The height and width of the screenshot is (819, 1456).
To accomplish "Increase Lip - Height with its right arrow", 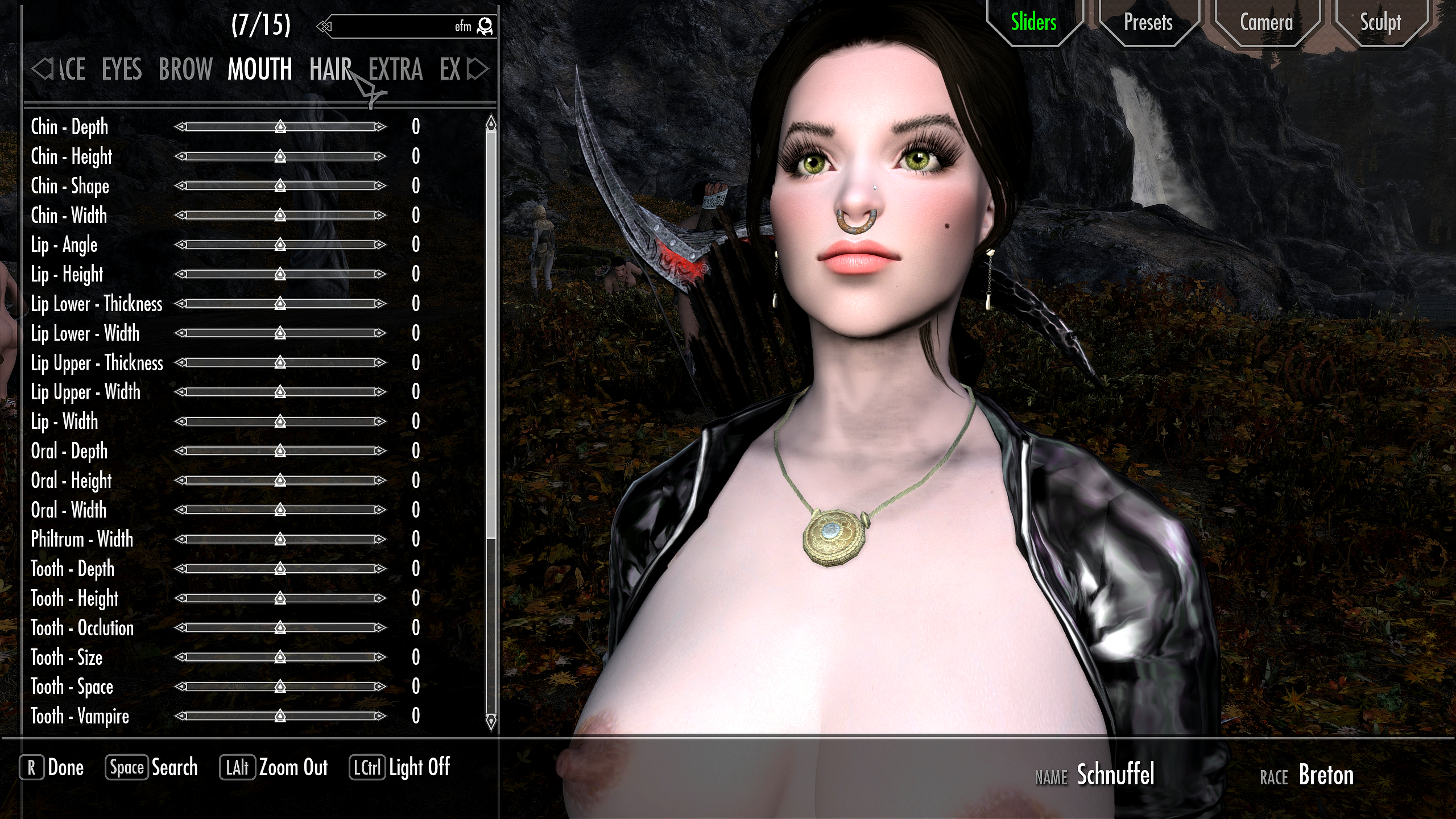I will pyautogui.click(x=380, y=274).
